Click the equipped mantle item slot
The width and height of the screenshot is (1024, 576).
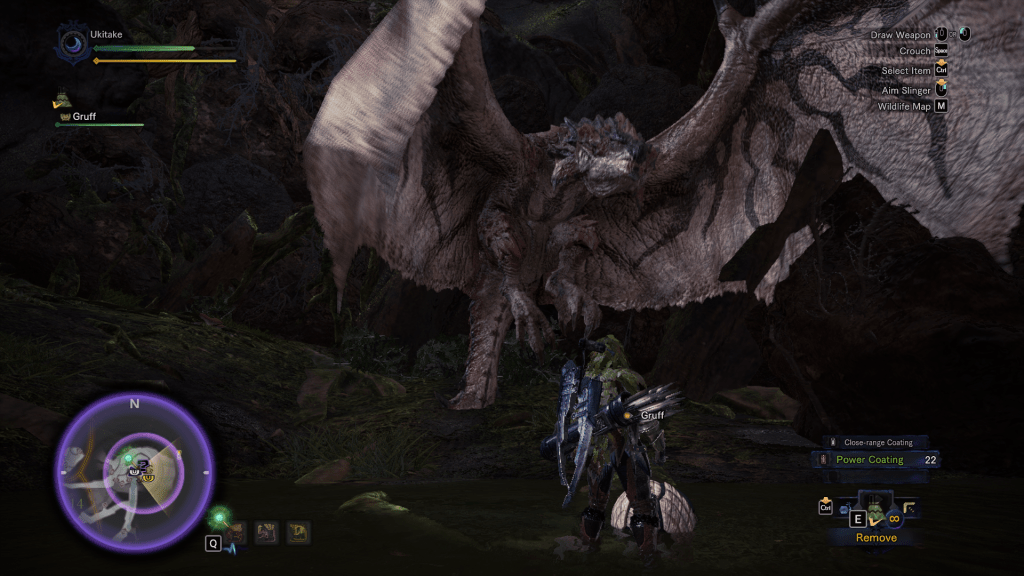click(875, 509)
